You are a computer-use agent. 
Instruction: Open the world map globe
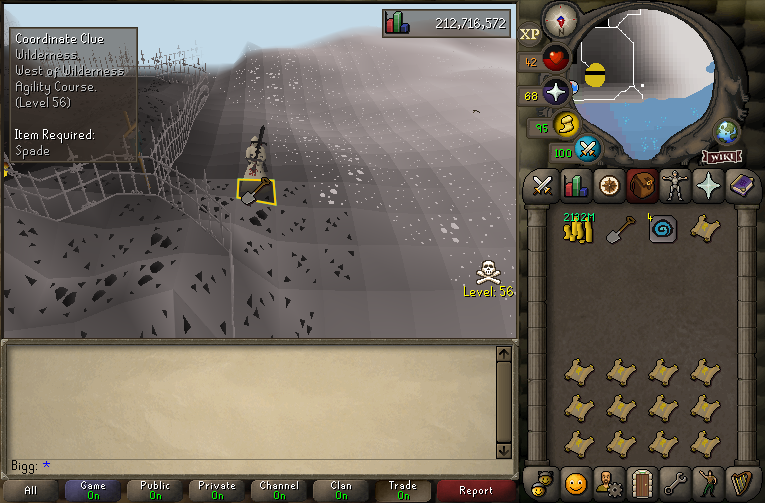point(727,132)
